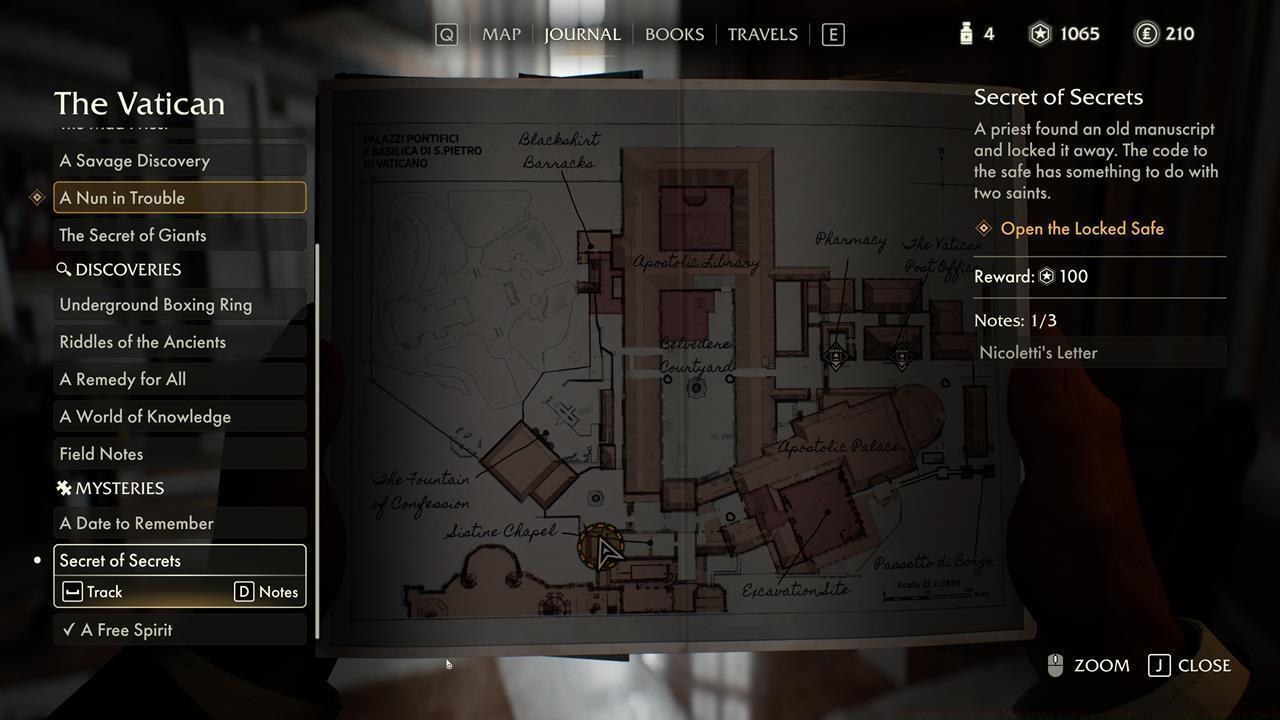Image resolution: width=1280 pixels, height=720 pixels.
Task: Open the BOOKS tab
Action: [x=674, y=33]
